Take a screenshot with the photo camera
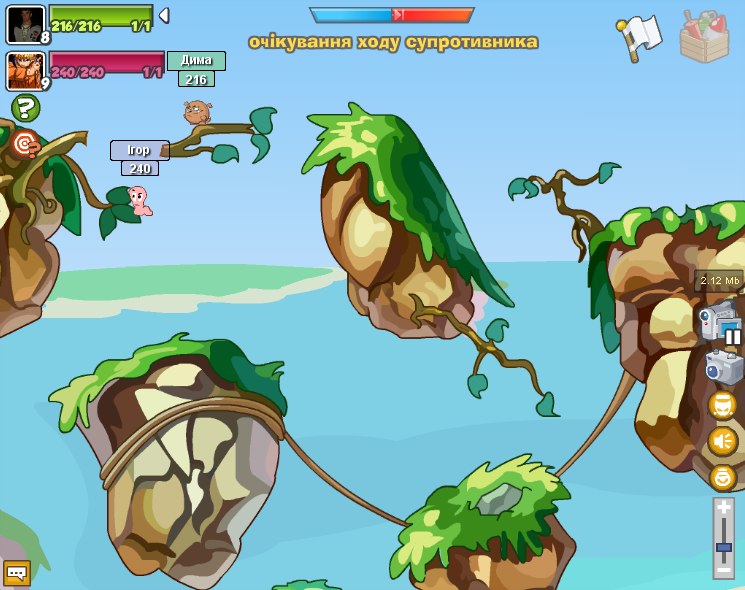This screenshot has width=745, height=590. [722, 366]
